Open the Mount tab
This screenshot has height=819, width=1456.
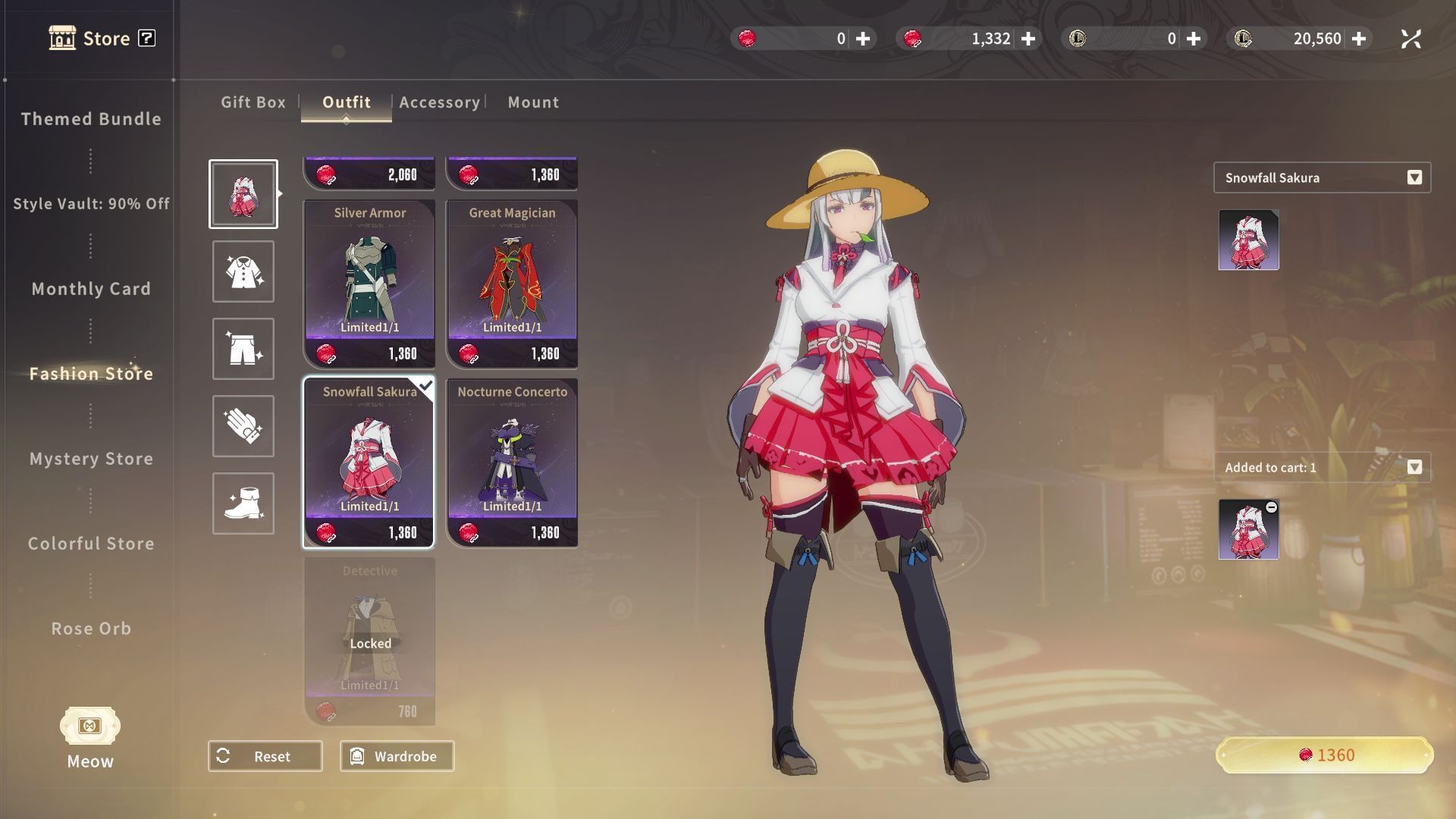(x=533, y=102)
